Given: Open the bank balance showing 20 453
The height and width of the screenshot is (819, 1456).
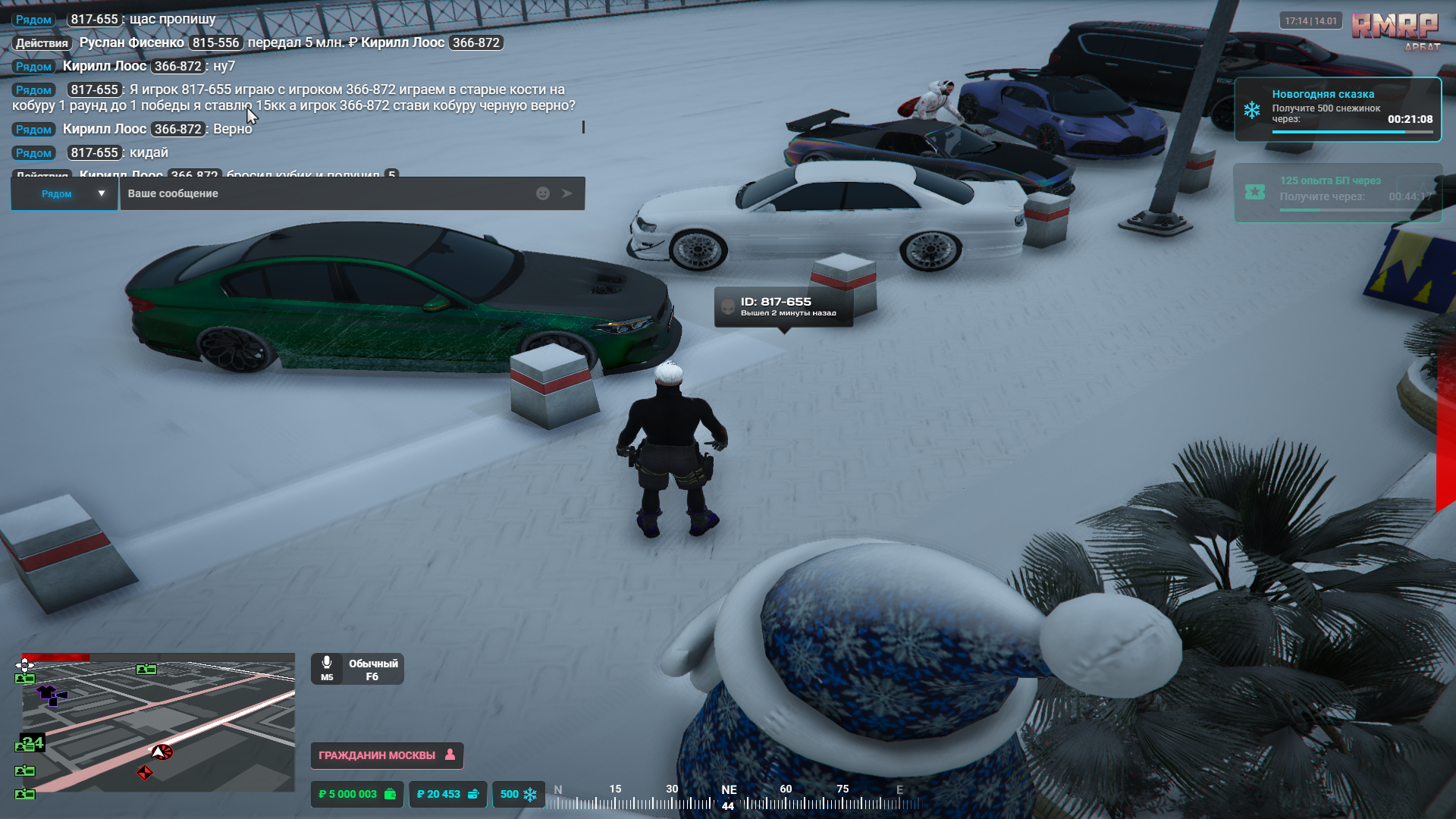Looking at the screenshot, I should (x=447, y=794).
